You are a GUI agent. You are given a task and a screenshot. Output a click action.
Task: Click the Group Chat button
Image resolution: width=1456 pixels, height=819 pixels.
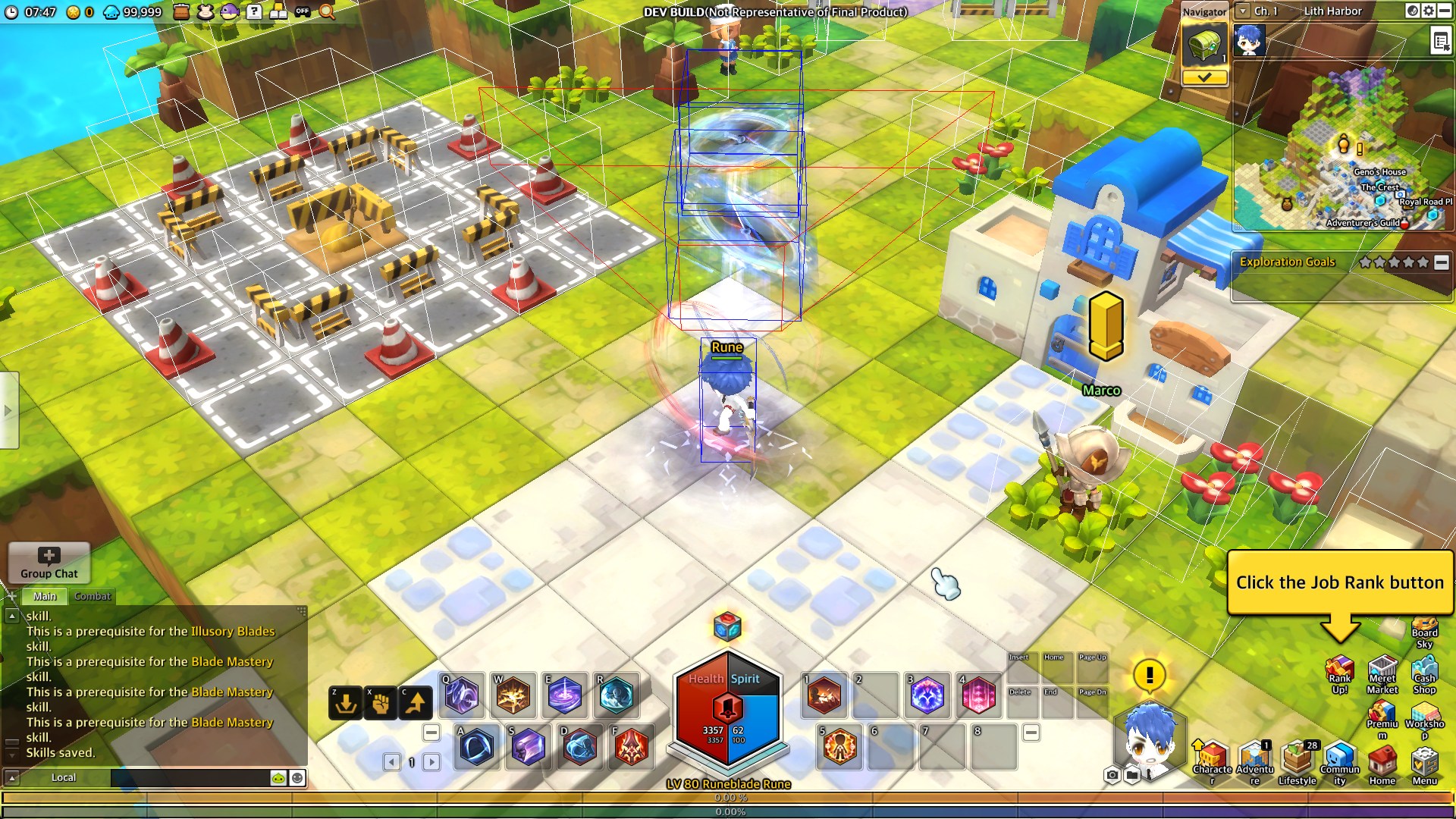(x=49, y=563)
